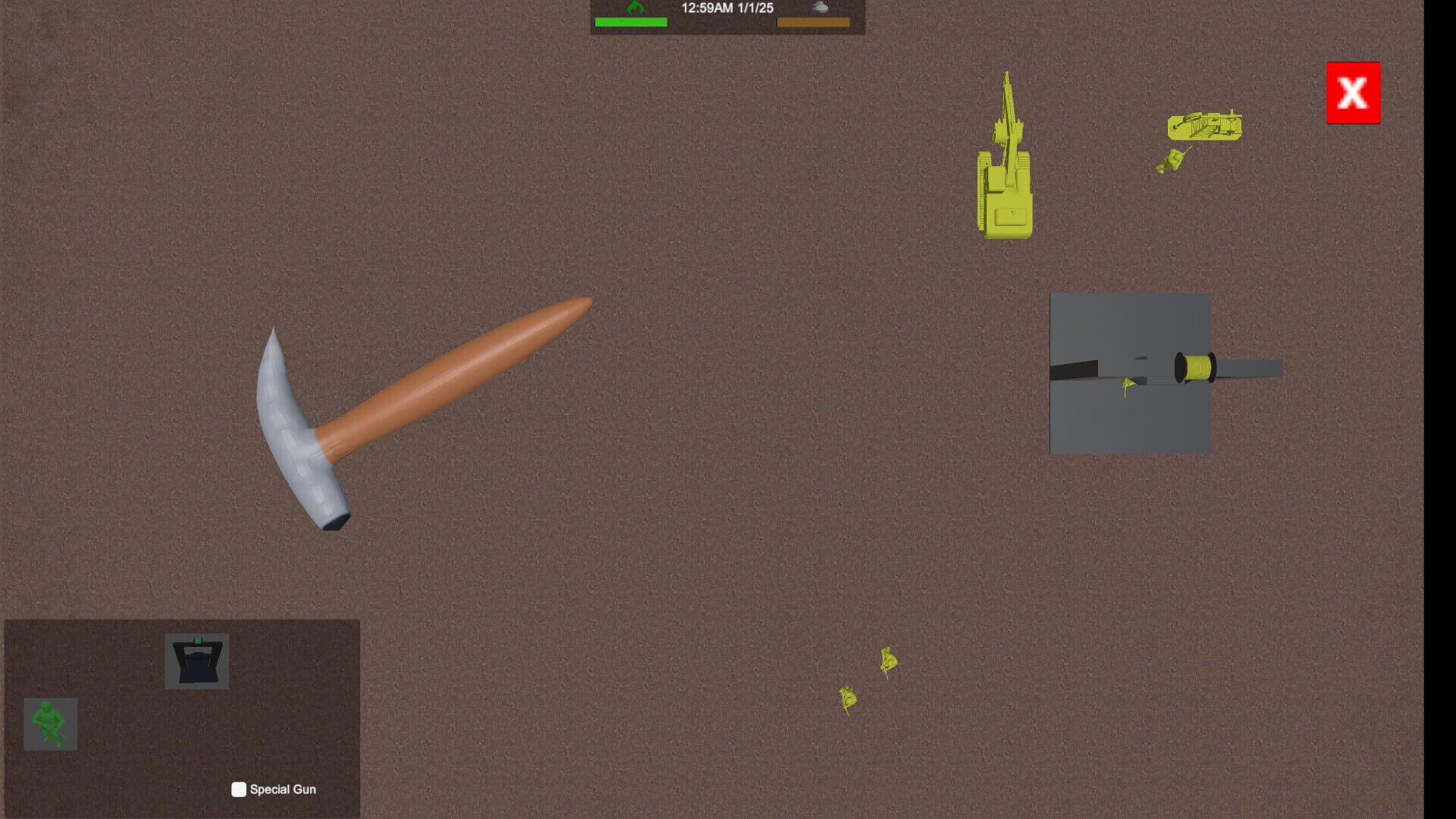
Task: Click the cloud weather icon
Action: click(821, 8)
